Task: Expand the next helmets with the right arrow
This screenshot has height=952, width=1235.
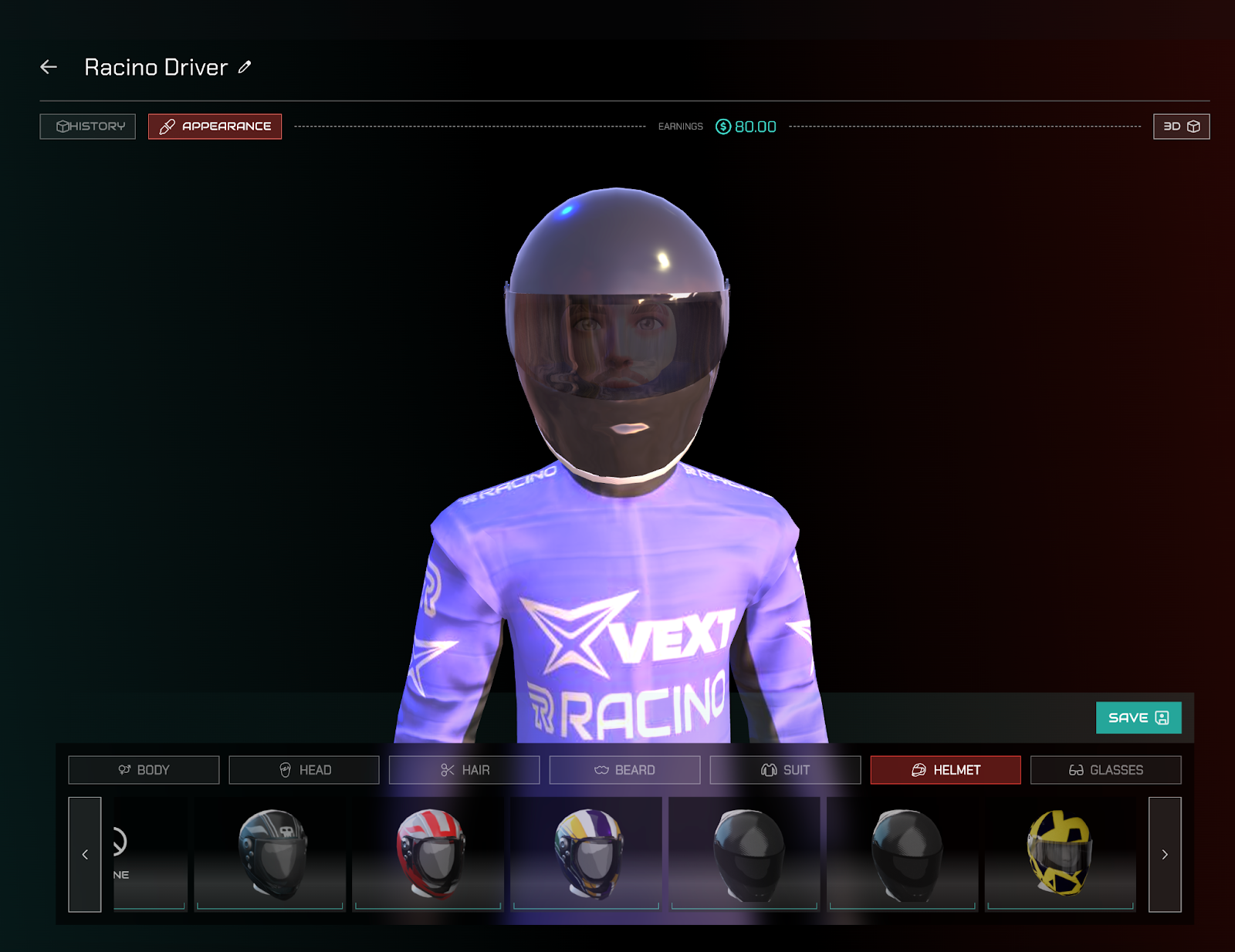Action: (x=1164, y=854)
